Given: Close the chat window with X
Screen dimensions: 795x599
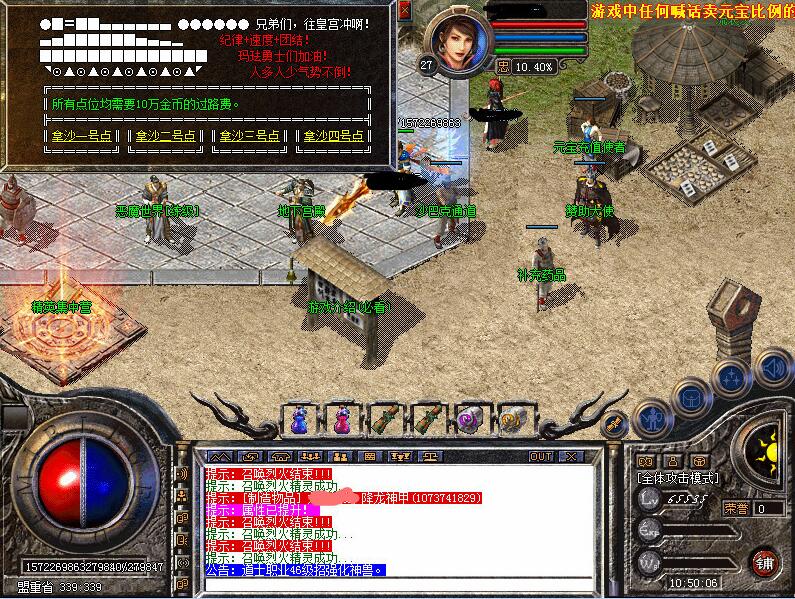Looking at the screenshot, I should click(x=571, y=456).
